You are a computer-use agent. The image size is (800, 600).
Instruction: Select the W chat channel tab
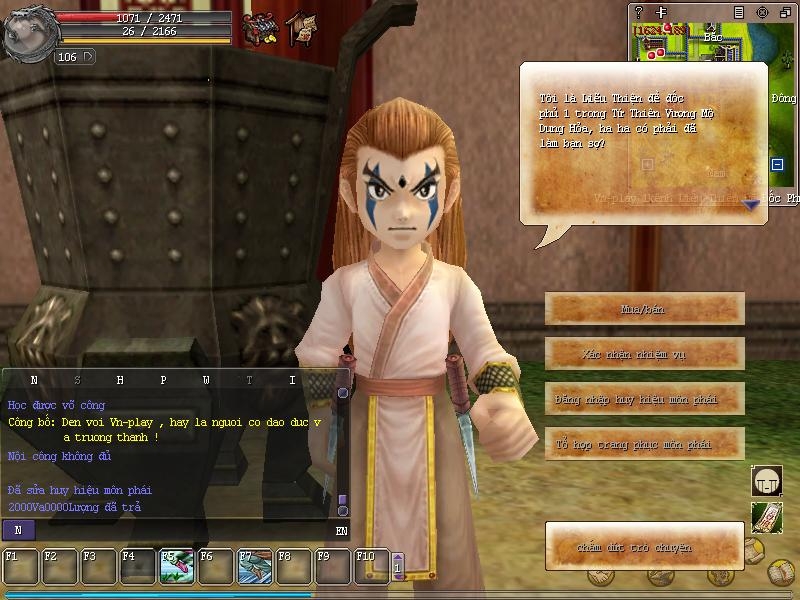(206, 380)
